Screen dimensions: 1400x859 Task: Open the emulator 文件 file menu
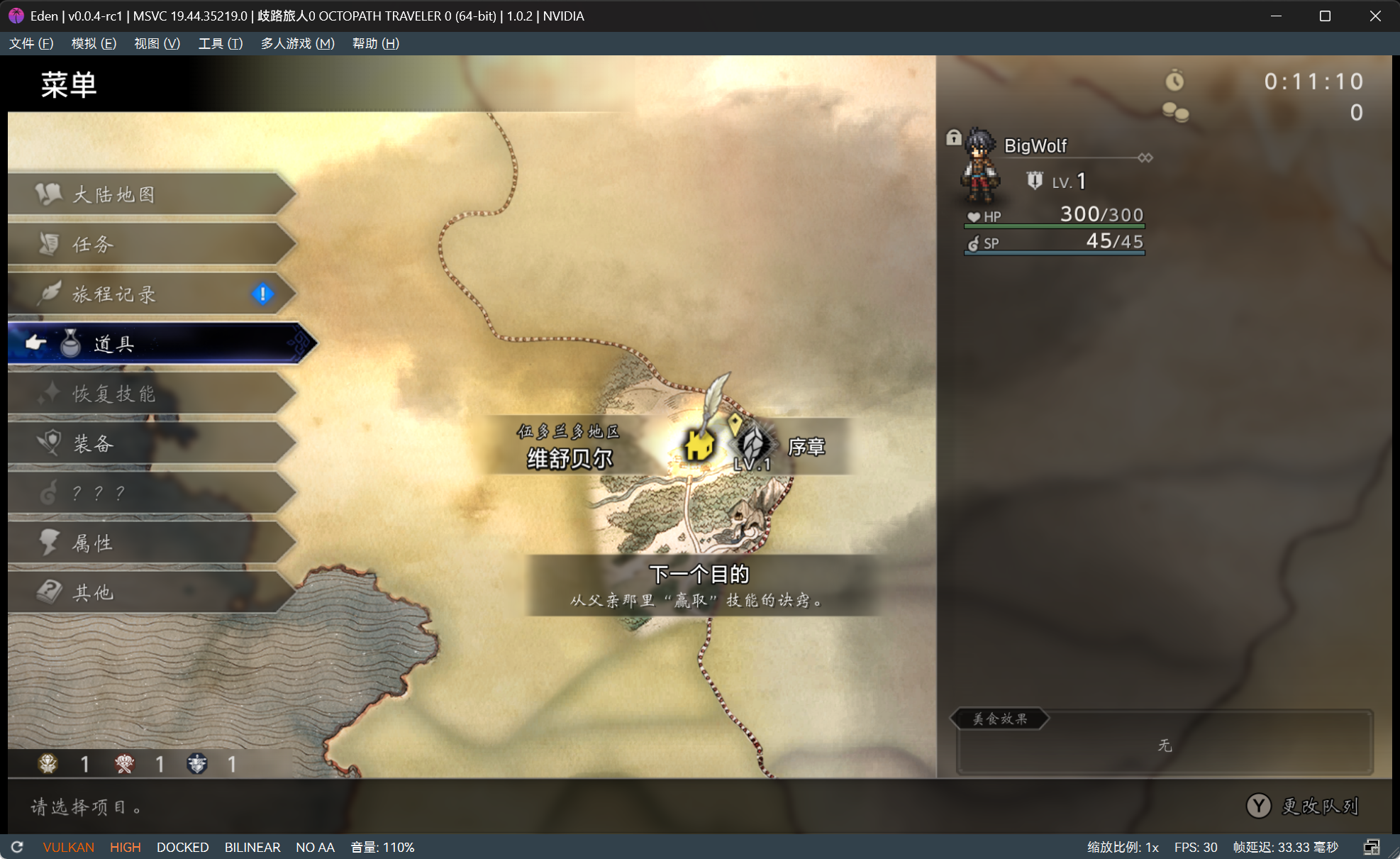click(31, 43)
